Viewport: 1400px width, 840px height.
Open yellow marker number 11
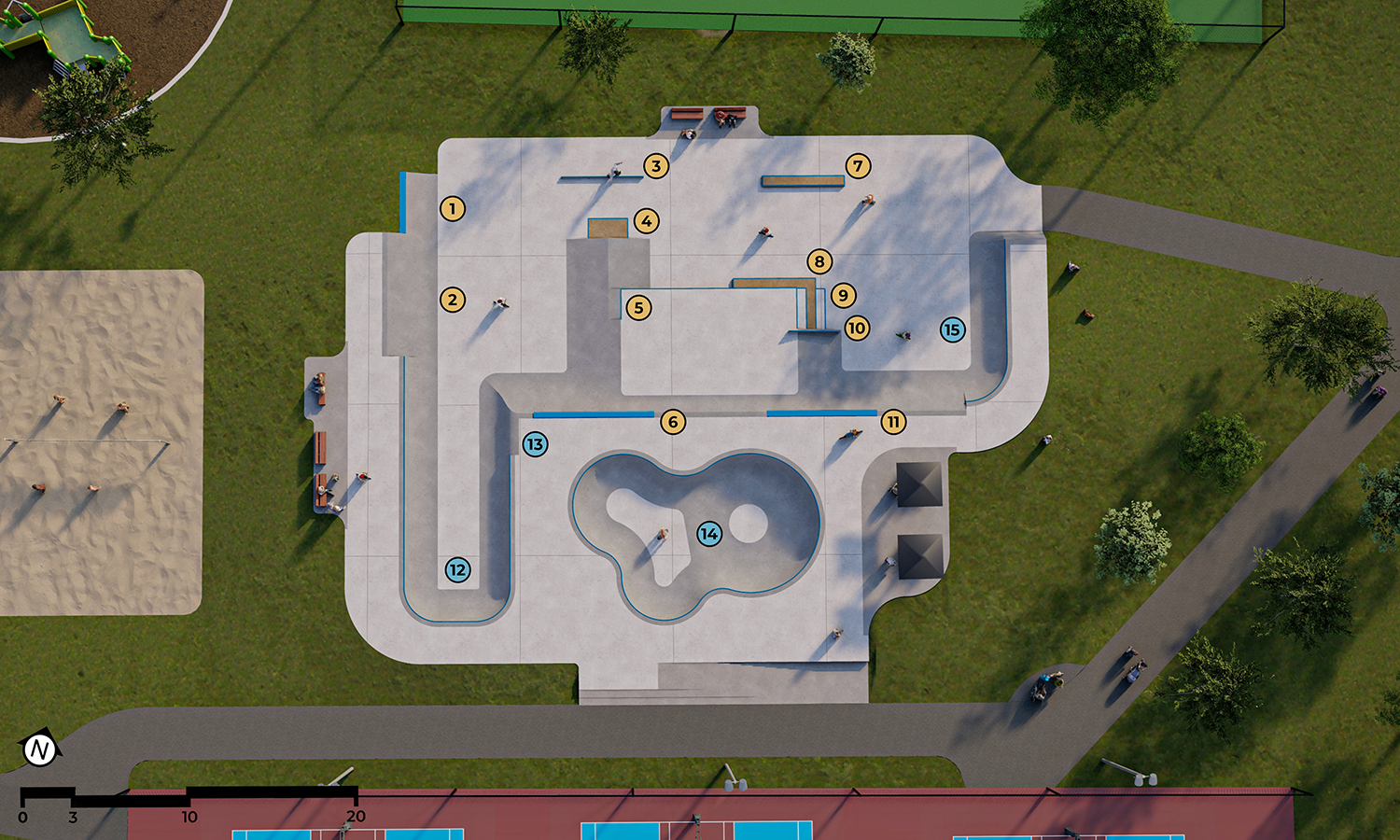[893, 422]
